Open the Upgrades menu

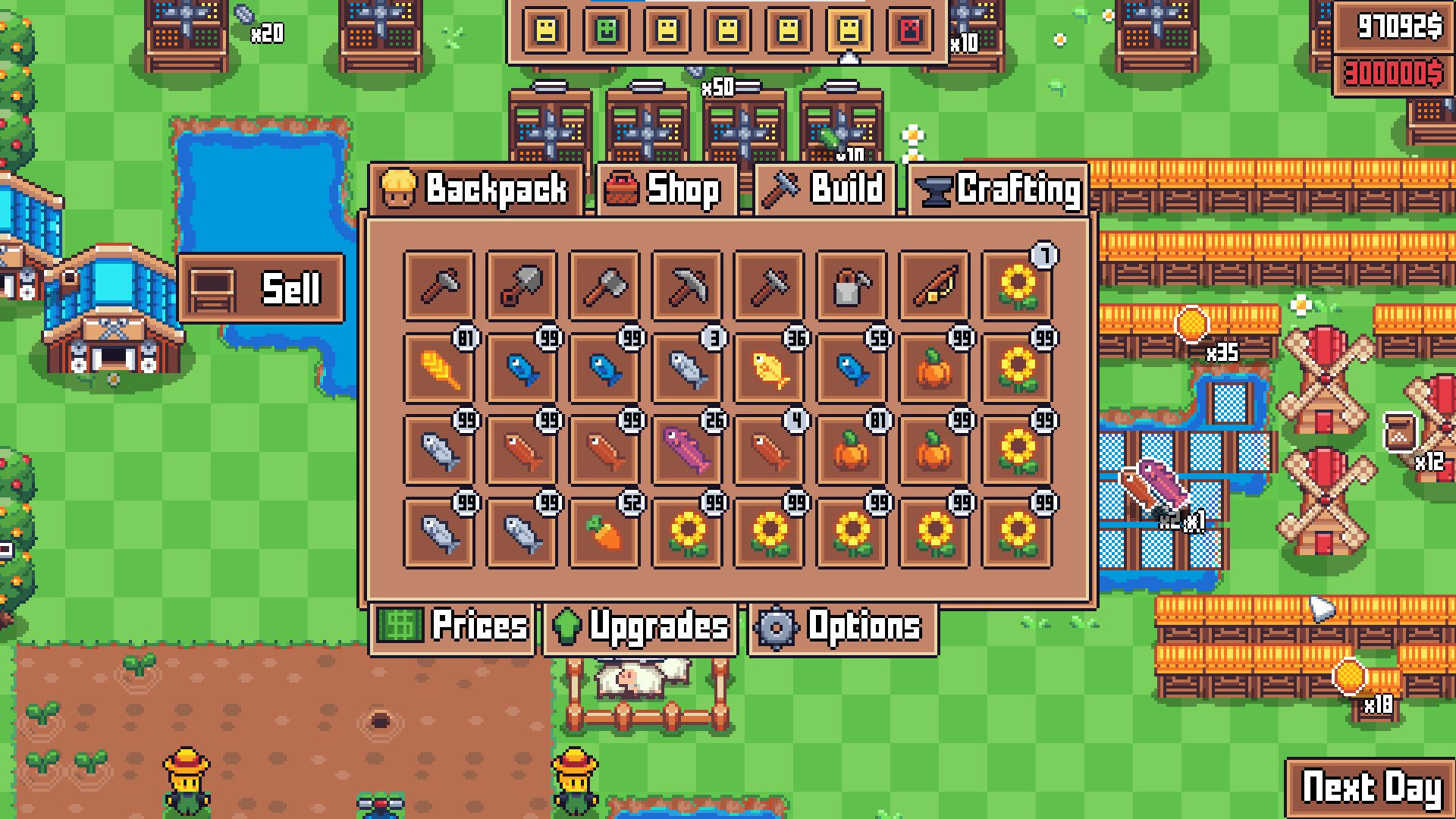(641, 626)
